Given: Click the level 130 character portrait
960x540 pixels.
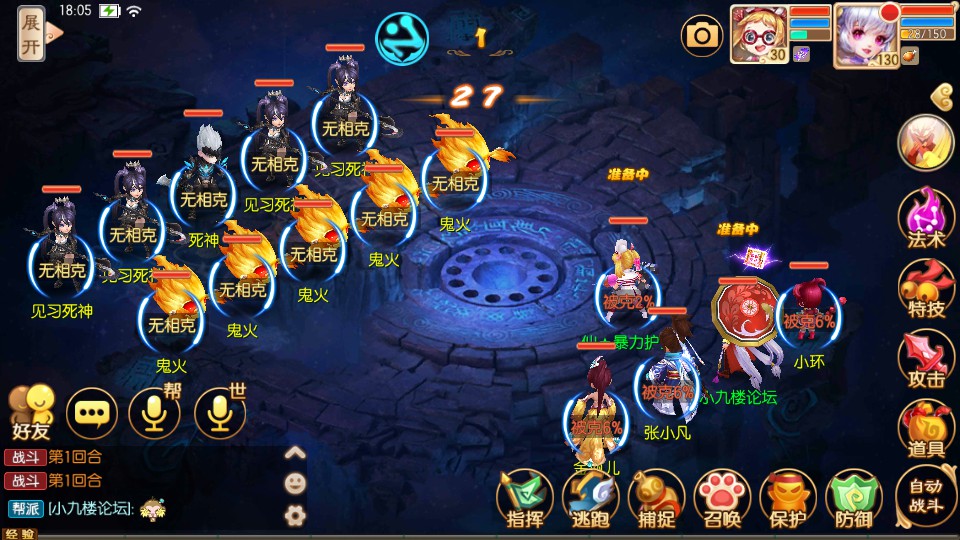Looking at the screenshot, I should (866, 35).
